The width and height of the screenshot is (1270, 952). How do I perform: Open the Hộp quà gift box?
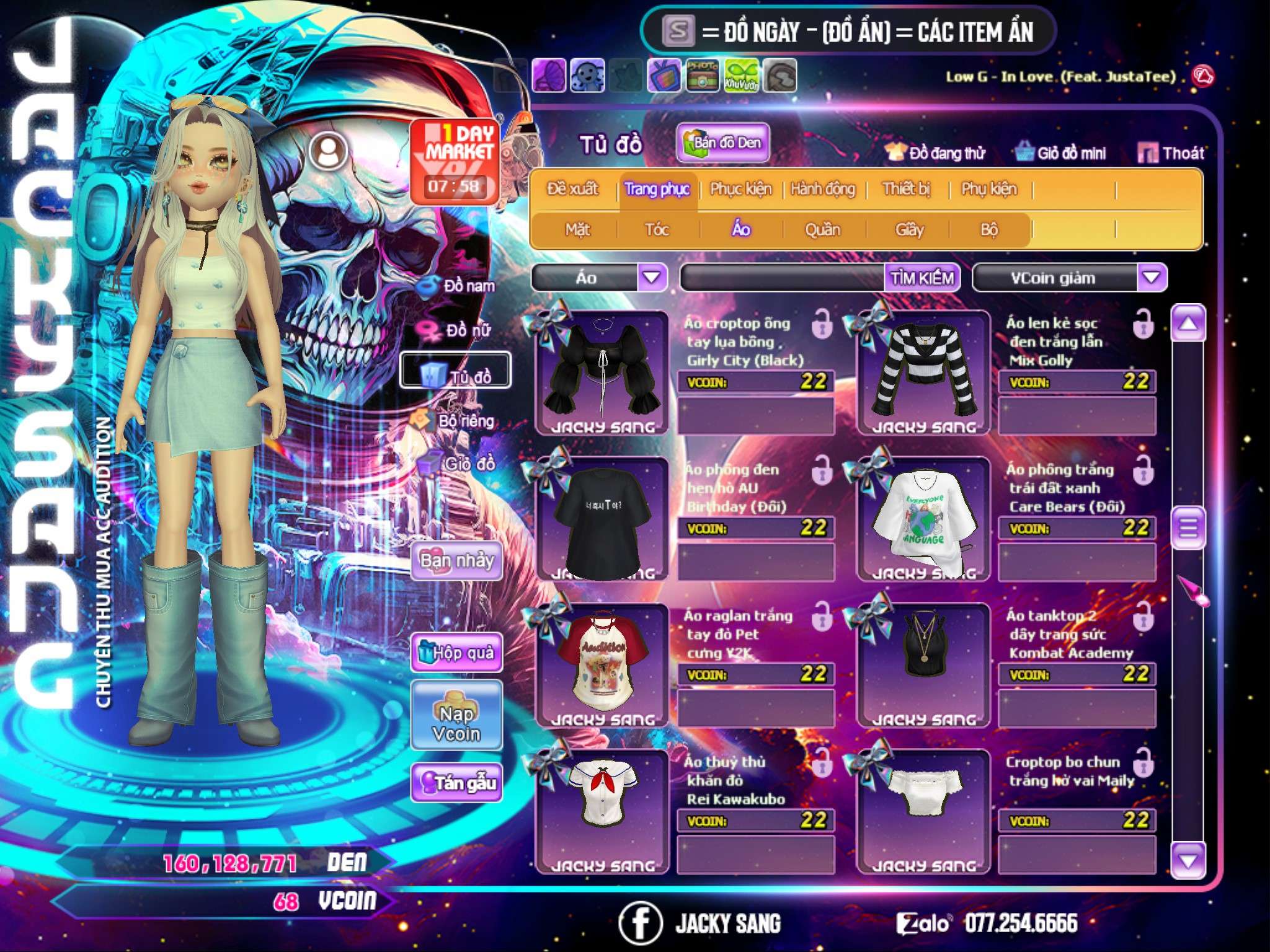pos(456,653)
